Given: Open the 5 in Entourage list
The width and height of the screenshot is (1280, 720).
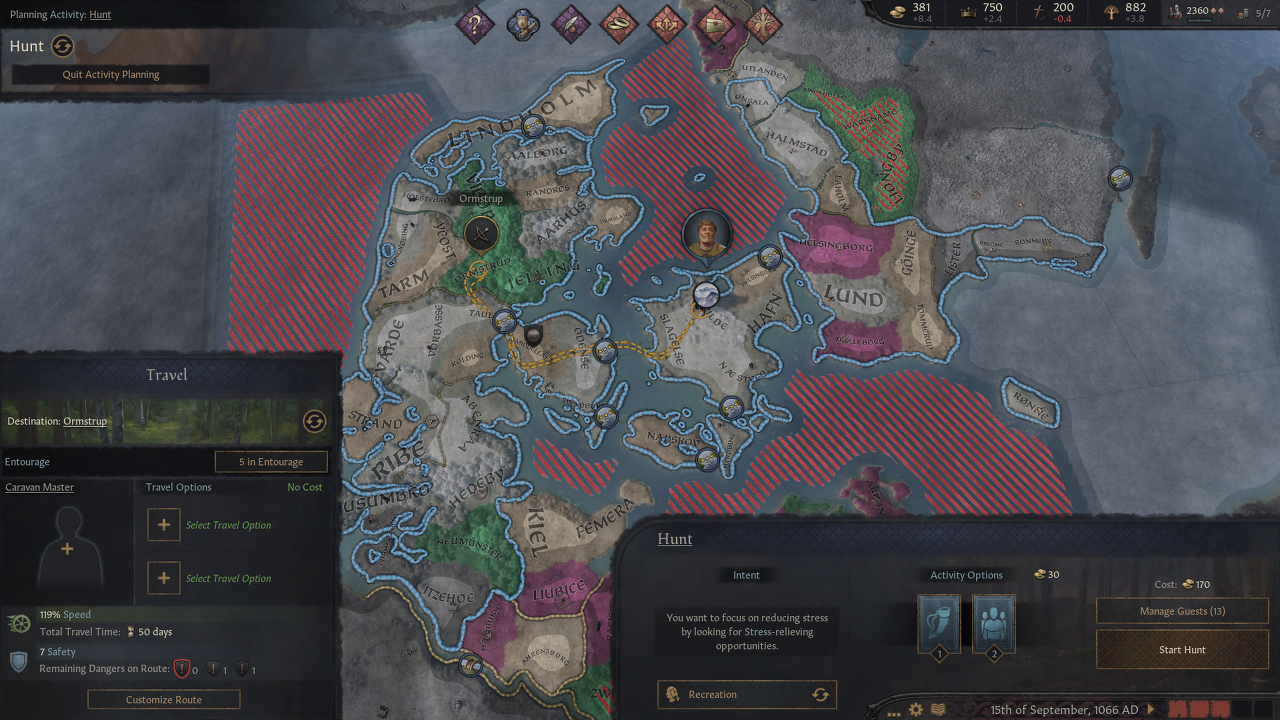Looking at the screenshot, I should (272, 462).
